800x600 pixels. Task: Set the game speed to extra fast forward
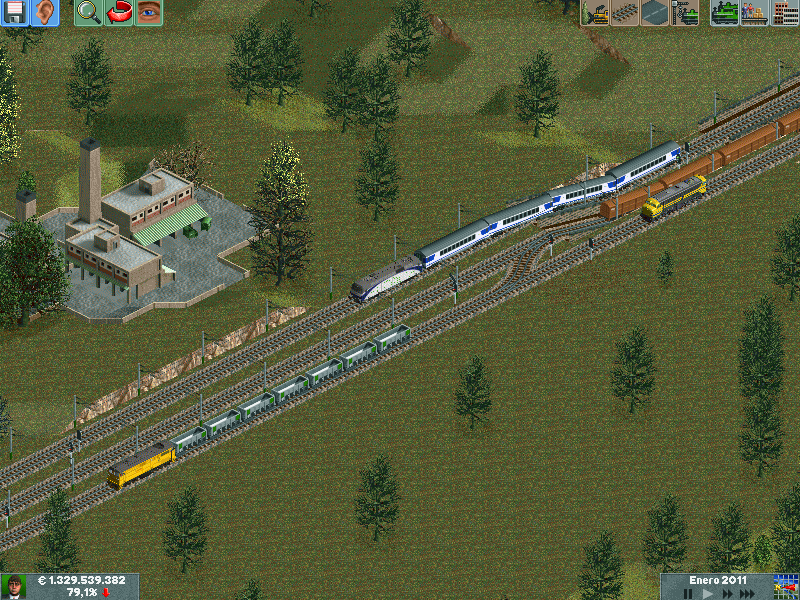coord(748,593)
